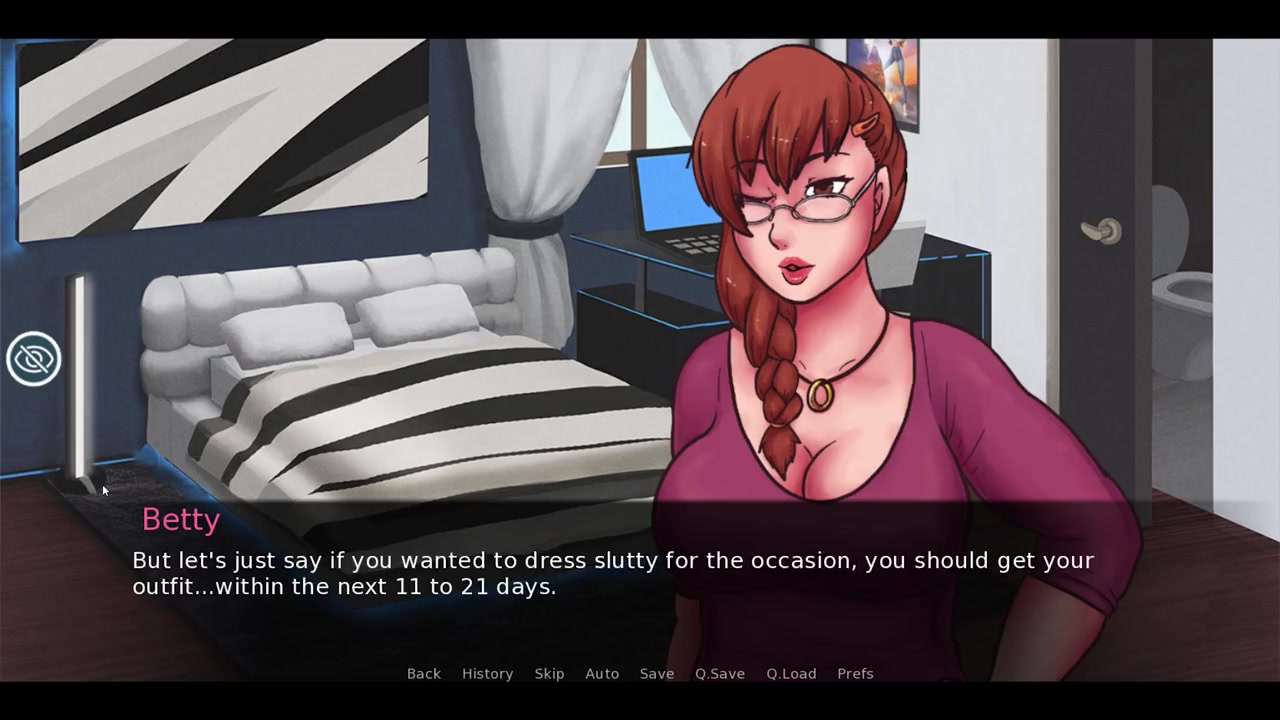Open Prefs settings
Image resolution: width=1280 pixels, height=720 pixels.
[855, 674]
